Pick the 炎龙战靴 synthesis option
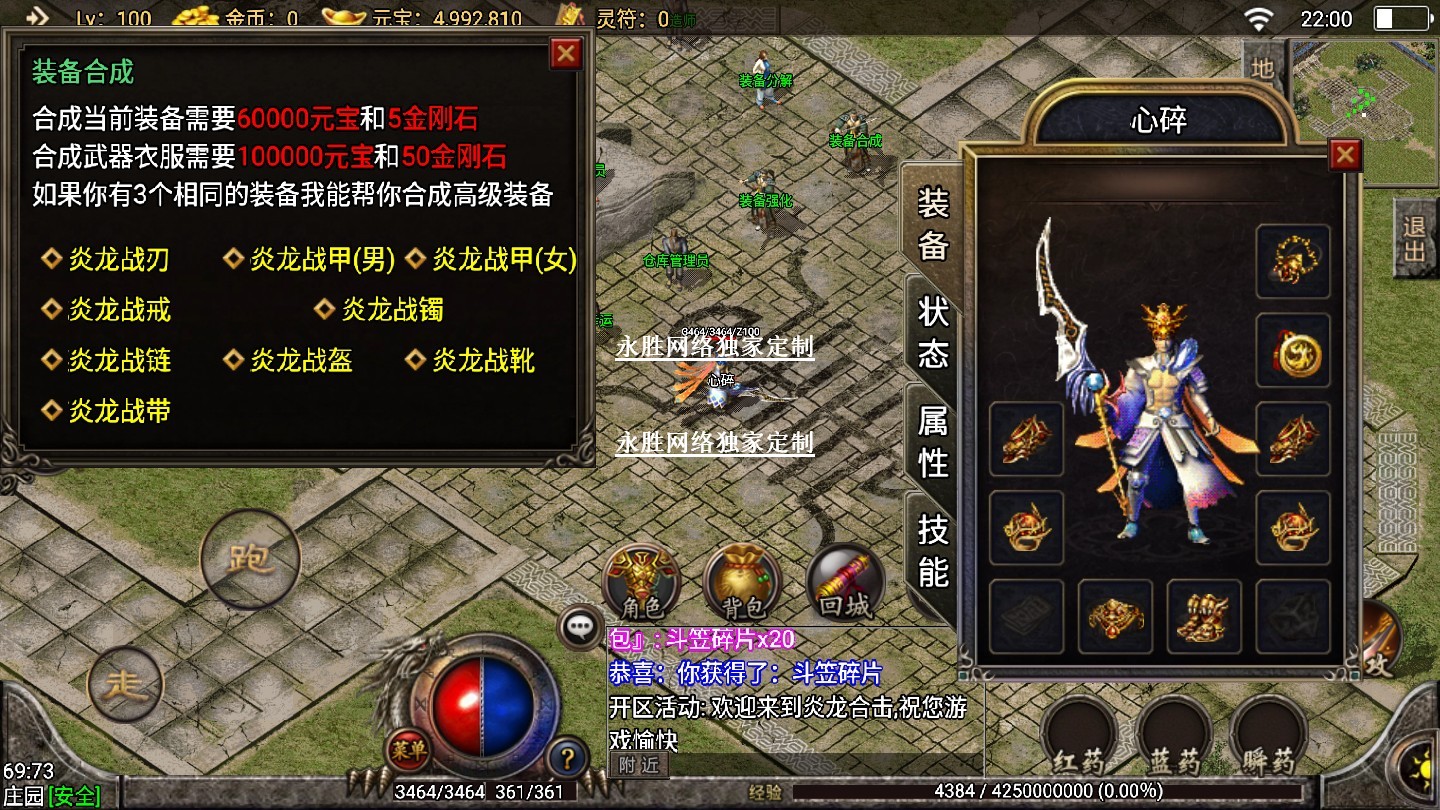The image size is (1440, 810). click(482, 360)
